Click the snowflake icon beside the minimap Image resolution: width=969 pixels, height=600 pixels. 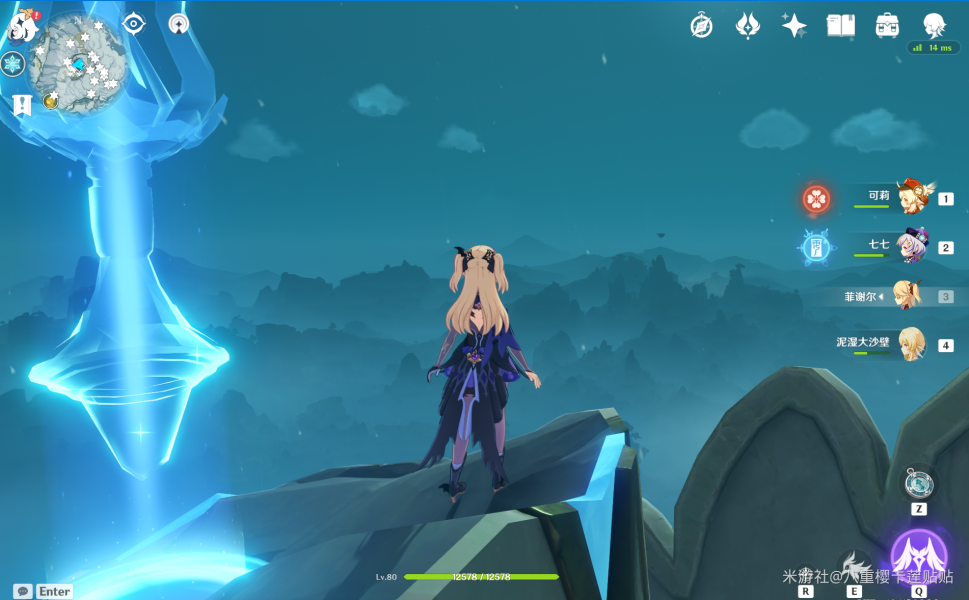pos(13,65)
